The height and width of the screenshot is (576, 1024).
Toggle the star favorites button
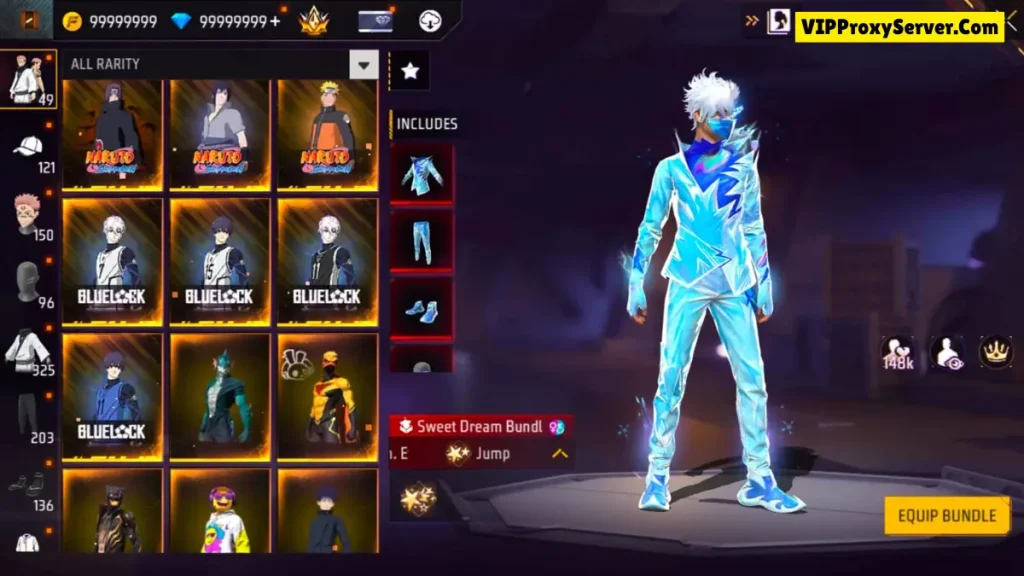(409, 71)
